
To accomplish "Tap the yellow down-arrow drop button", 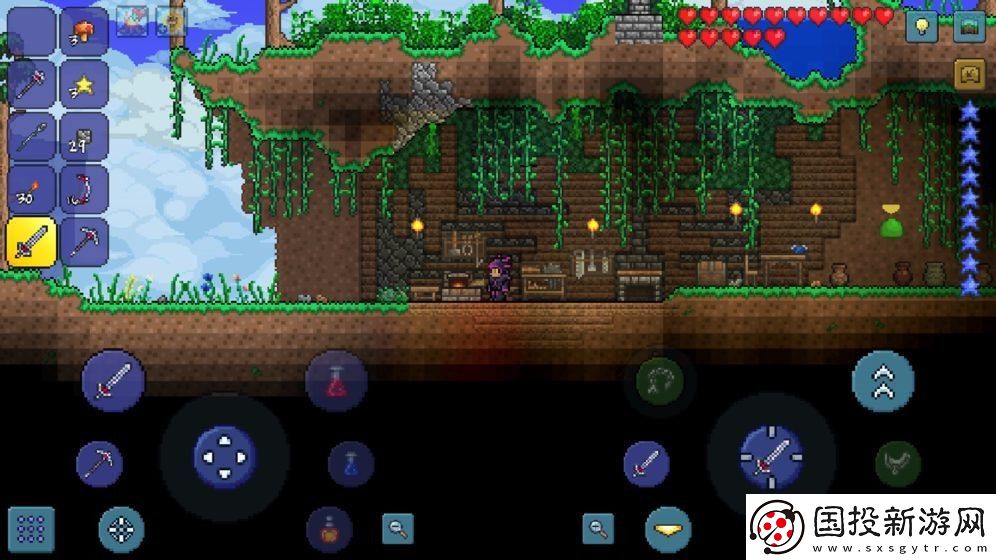I will 668,529.
